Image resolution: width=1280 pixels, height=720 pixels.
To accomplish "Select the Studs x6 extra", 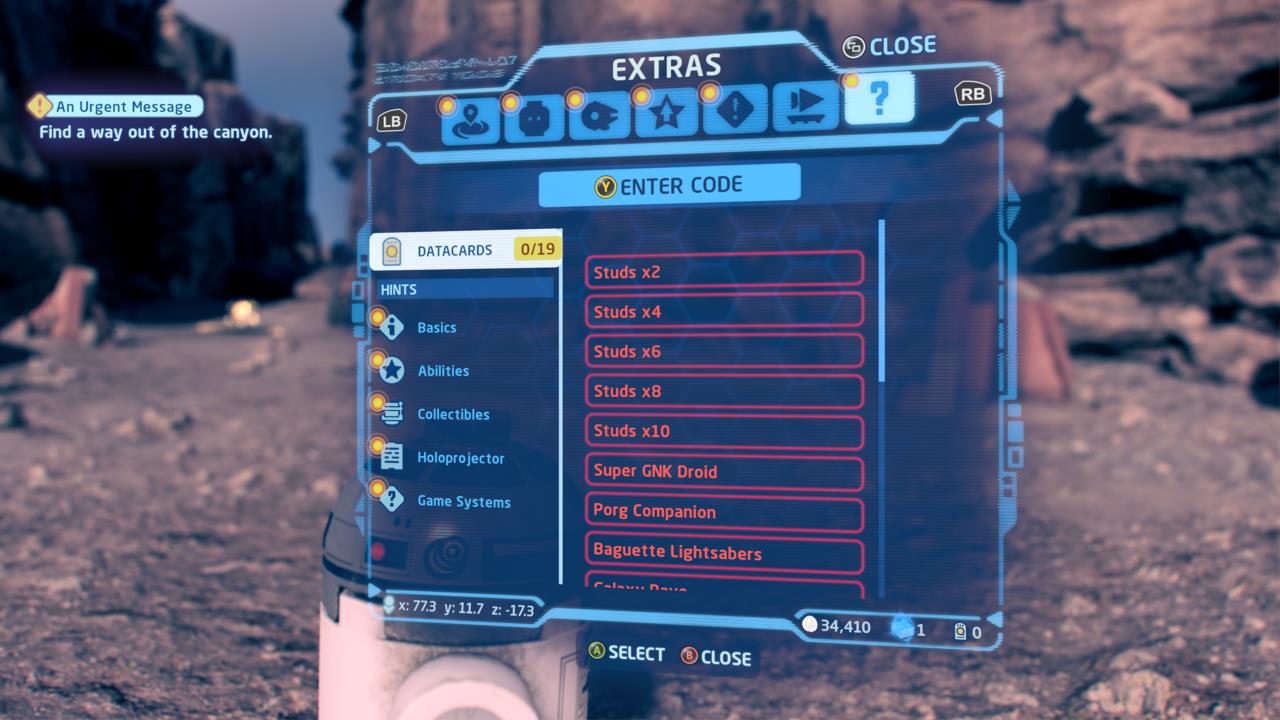I will [x=724, y=351].
